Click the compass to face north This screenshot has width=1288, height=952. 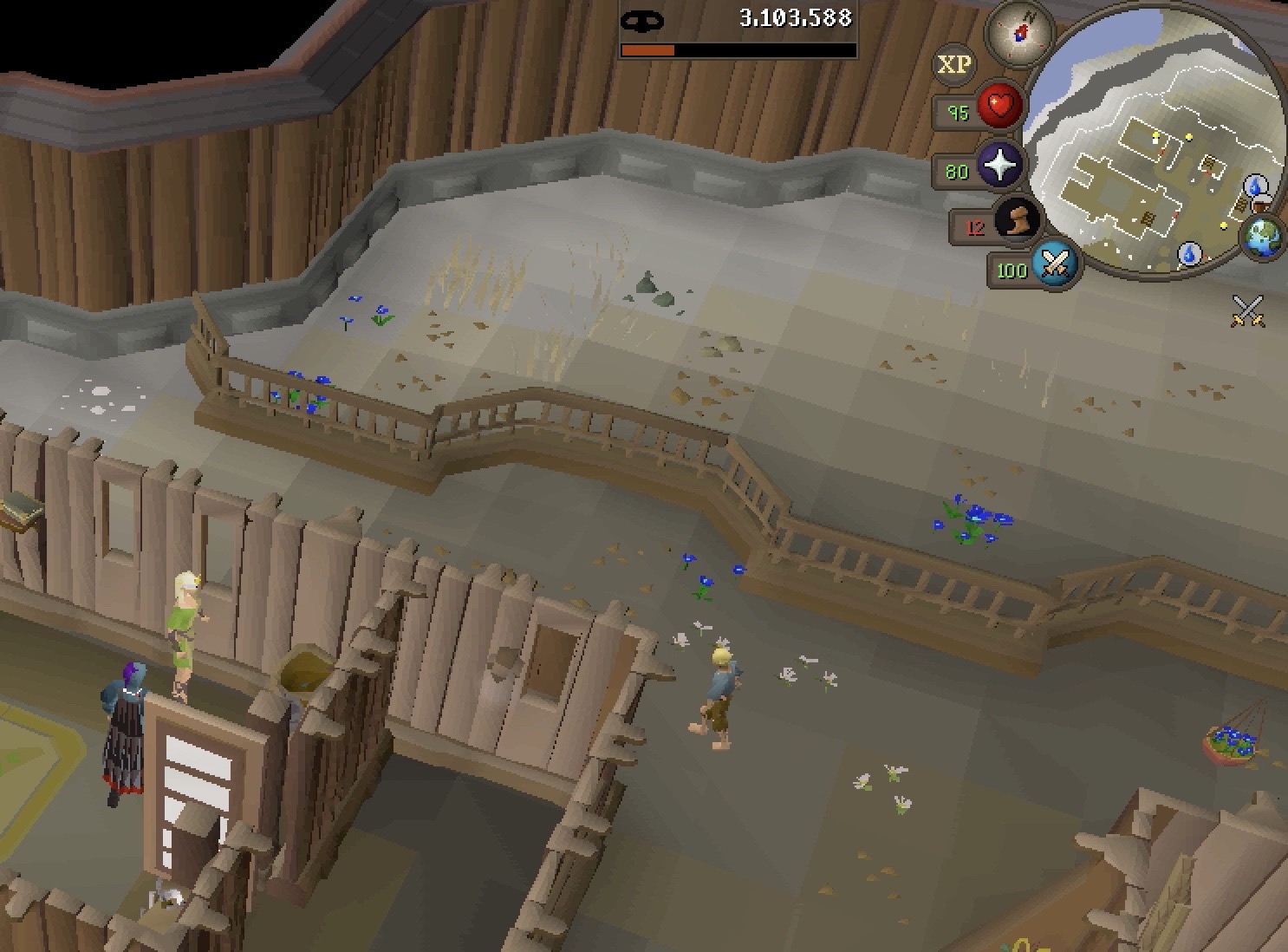coord(1020,33)
